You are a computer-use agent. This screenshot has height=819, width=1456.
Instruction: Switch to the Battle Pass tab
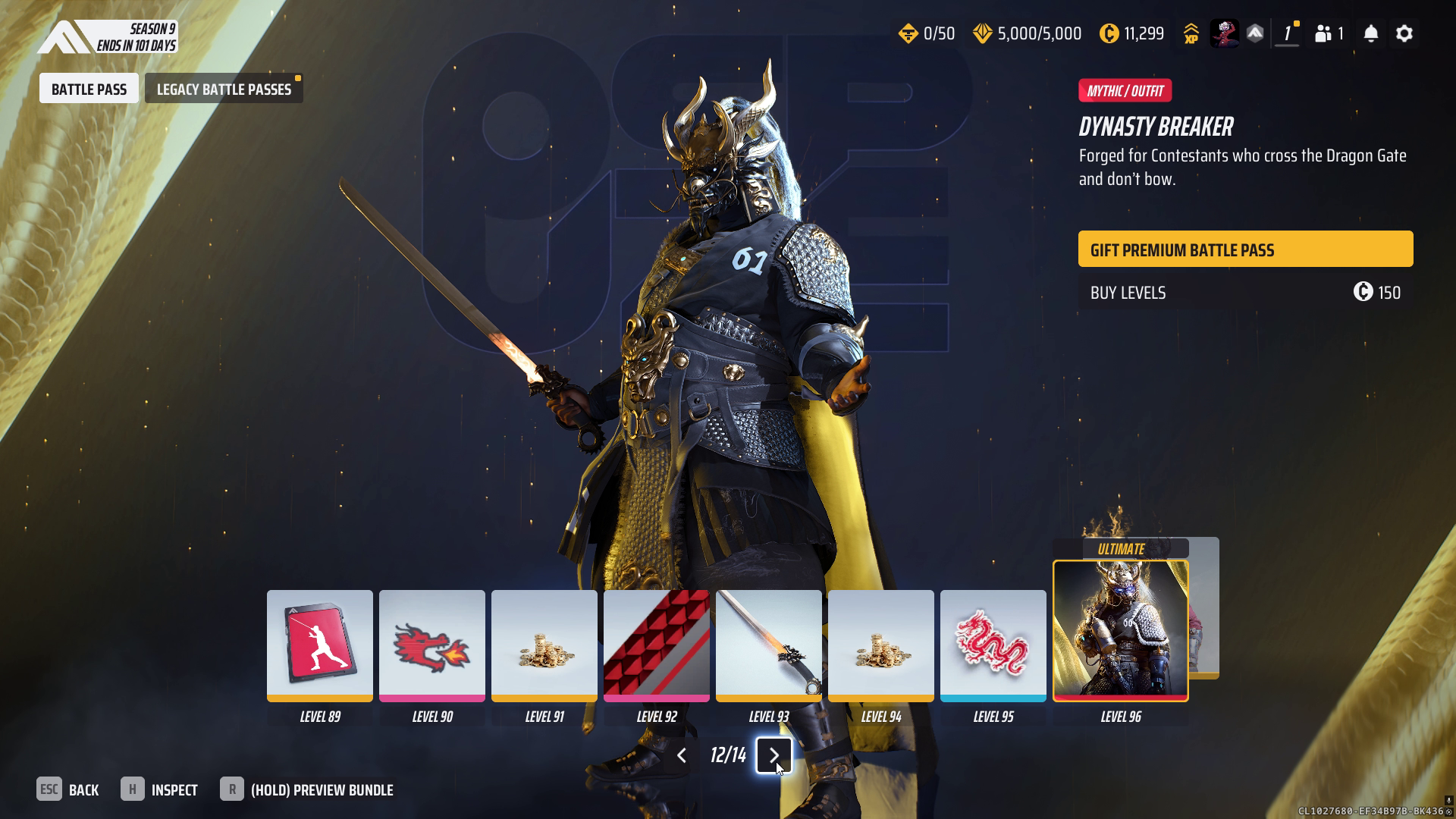[x=89, y=89]
